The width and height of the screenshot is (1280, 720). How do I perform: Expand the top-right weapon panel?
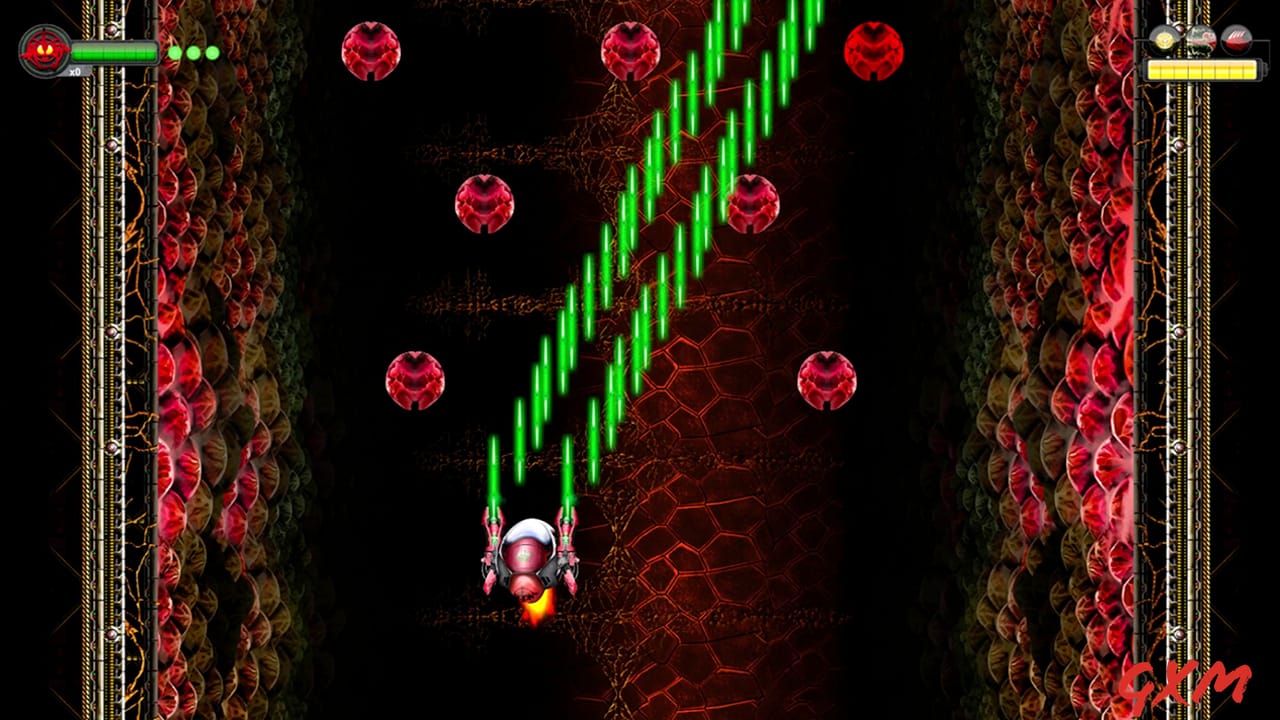[1200, 50]
